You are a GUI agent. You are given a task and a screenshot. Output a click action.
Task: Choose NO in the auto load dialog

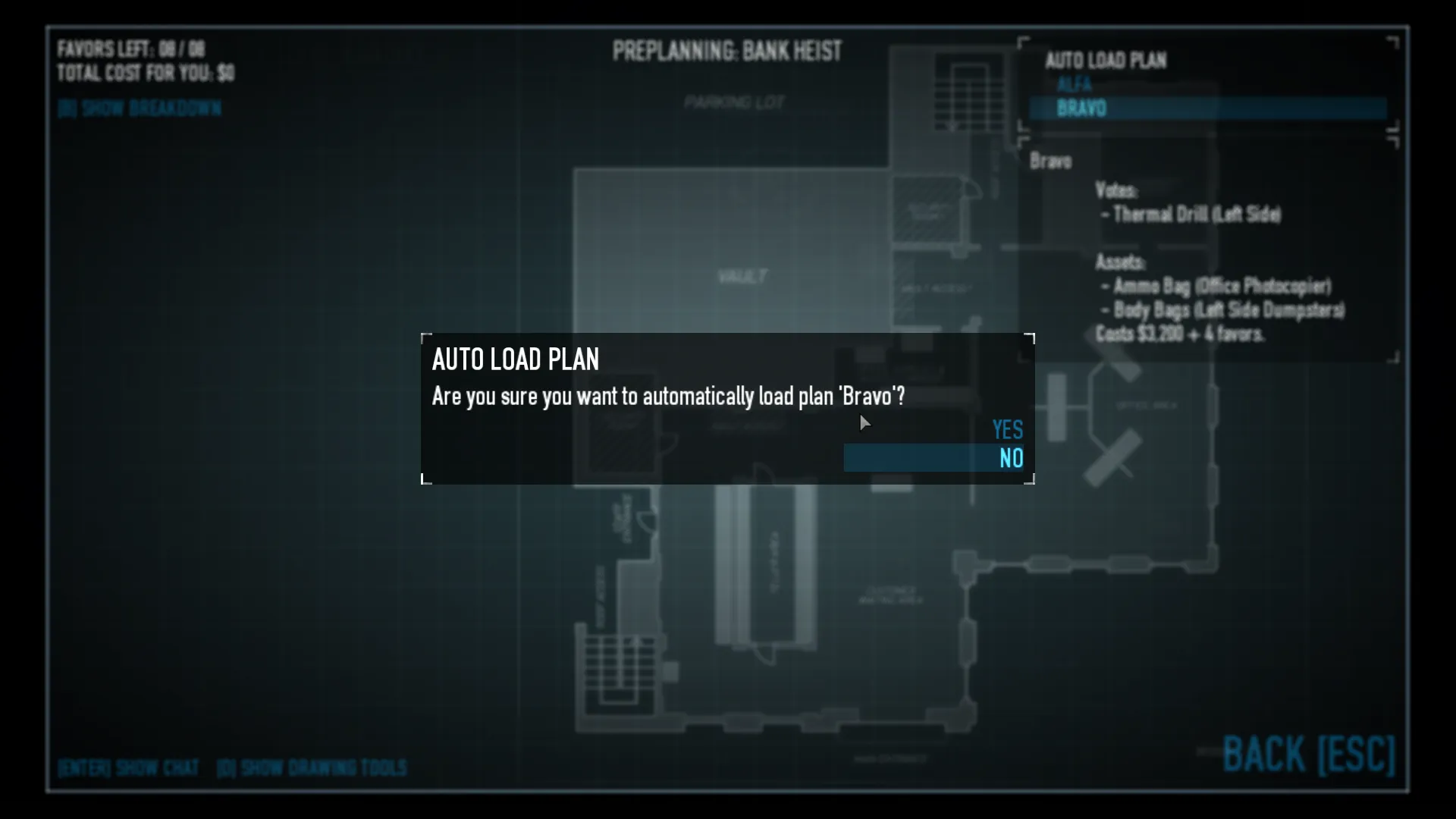click(x=1010, y=458)
